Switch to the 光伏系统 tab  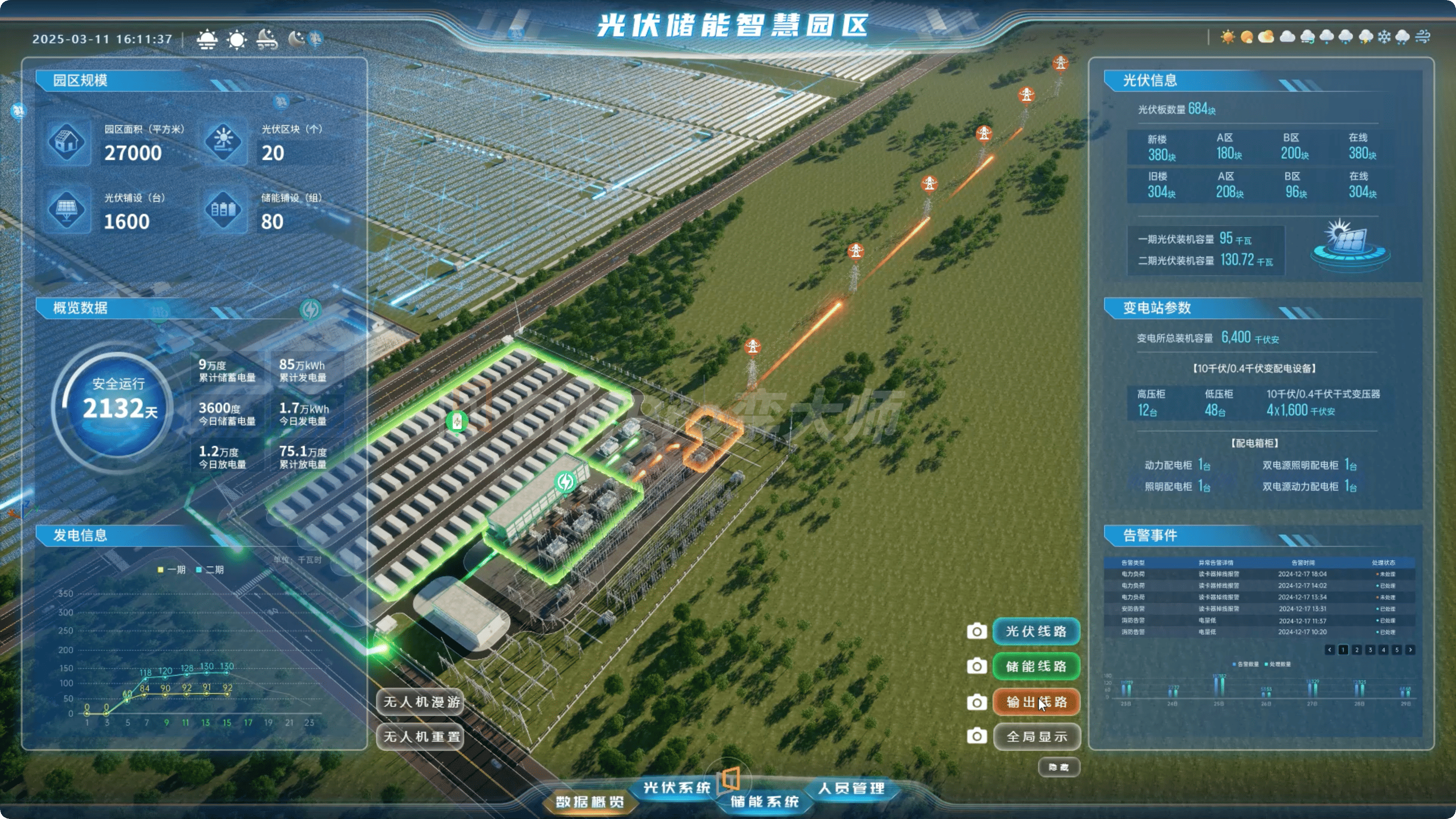point(676,787)
